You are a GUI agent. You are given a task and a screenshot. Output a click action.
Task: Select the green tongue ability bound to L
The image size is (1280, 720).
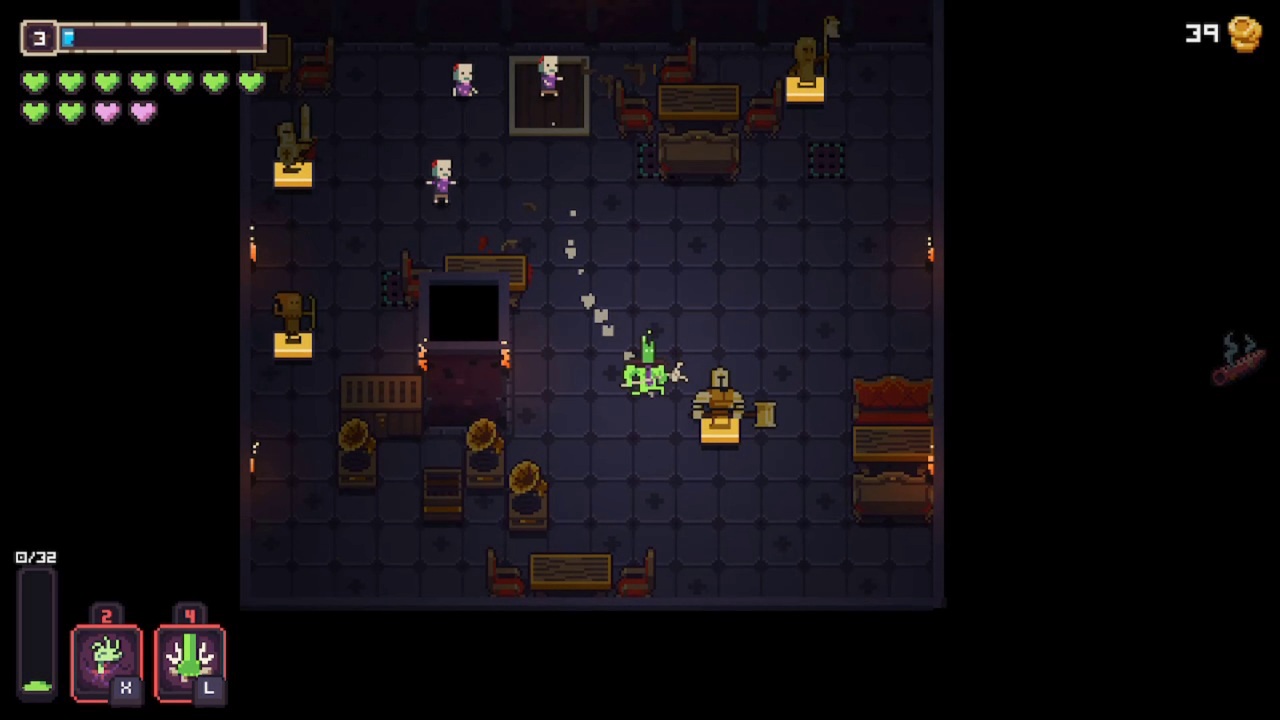pyautogui.click(x=189, y=655)
